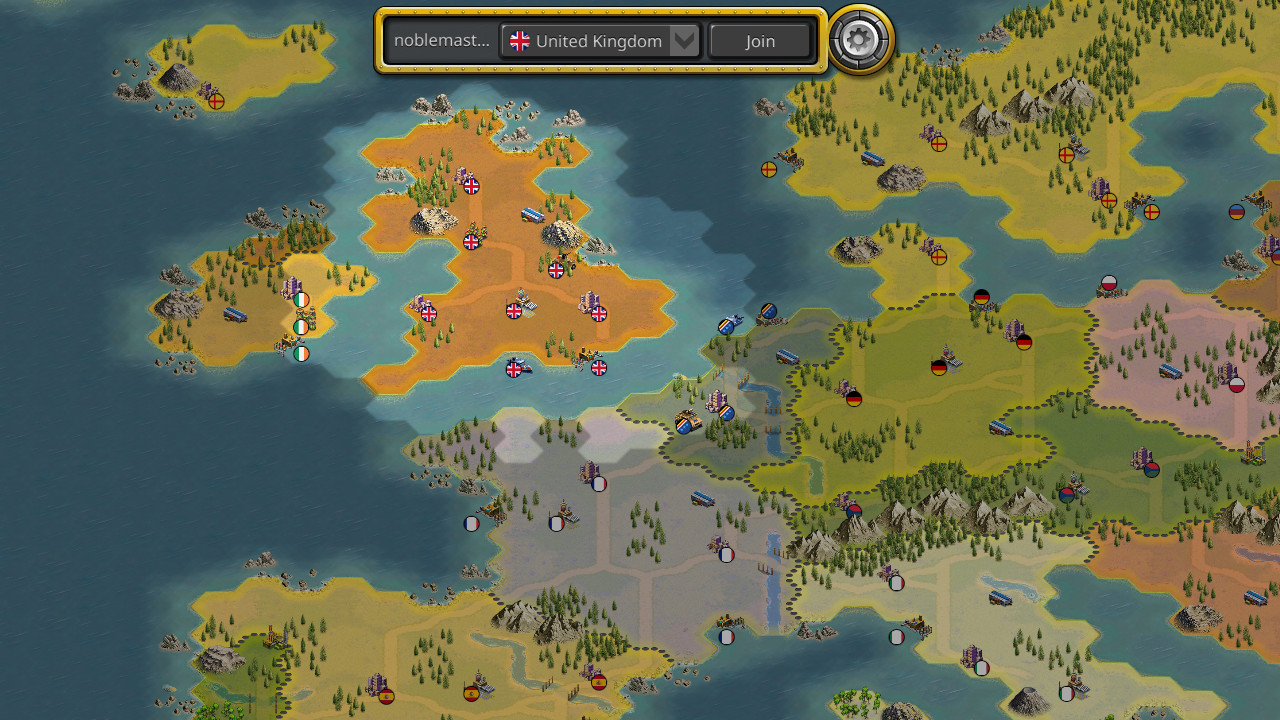Click the noblemast player name field
The image size is (1280, 720).
point(441,40)
